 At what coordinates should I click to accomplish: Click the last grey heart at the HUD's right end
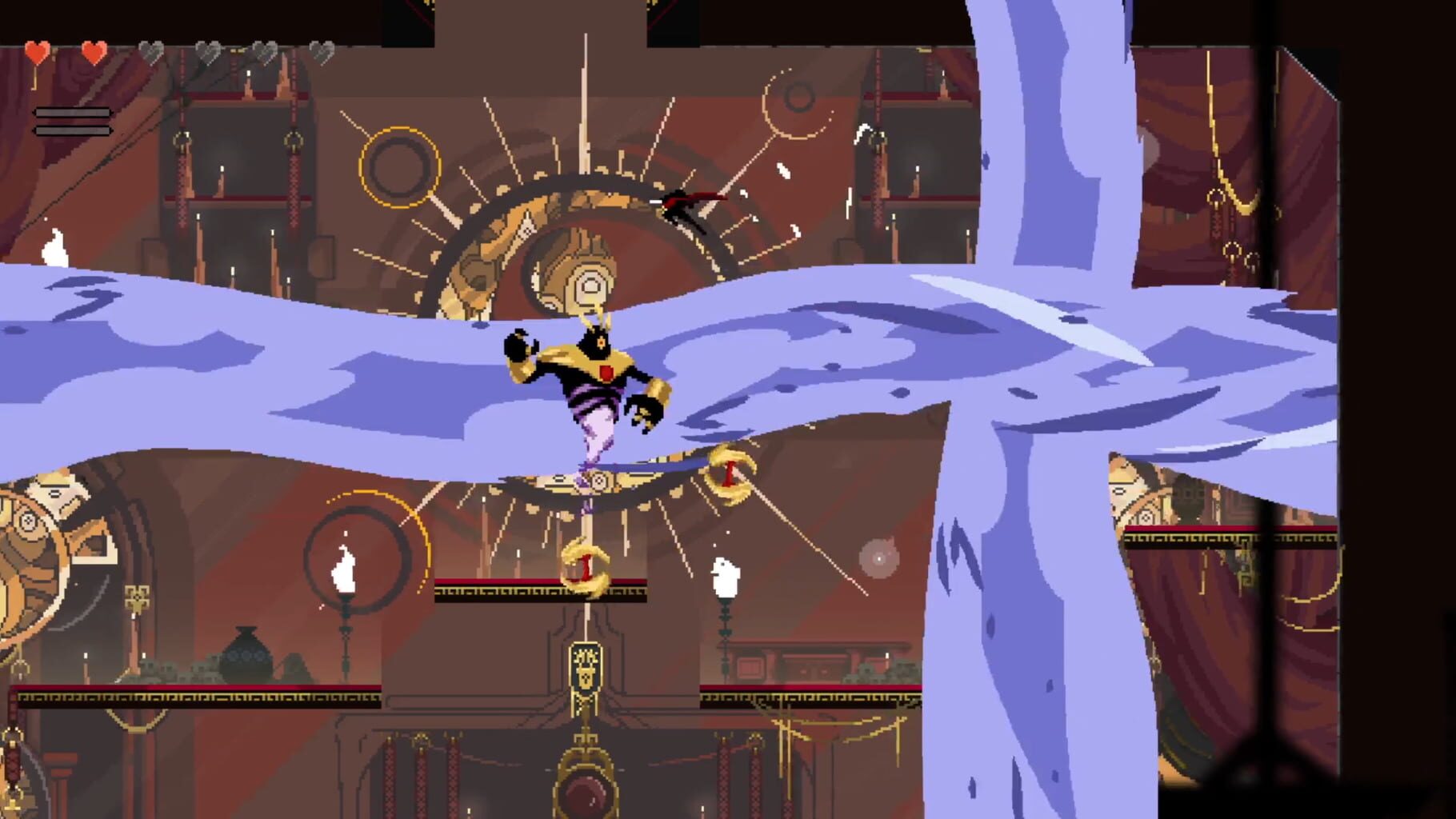pyautogui.click(x=322, y=50)
